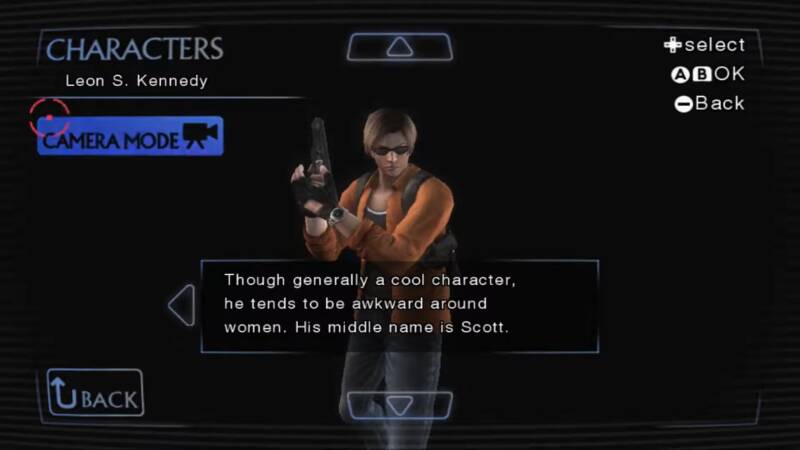Click the up arrow above the character
800x450 pixels.
399,47
